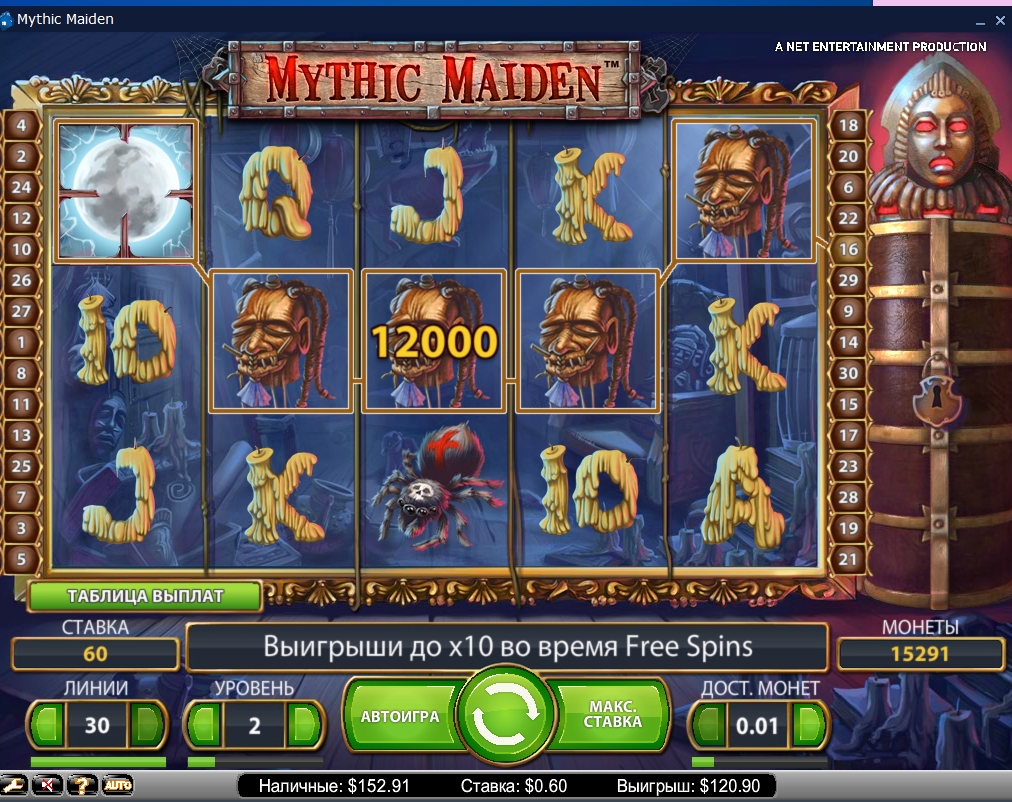Open game settings via the wrench icon
The width and height of the screenshot is (1012, 802).
(x=14, y=785)
